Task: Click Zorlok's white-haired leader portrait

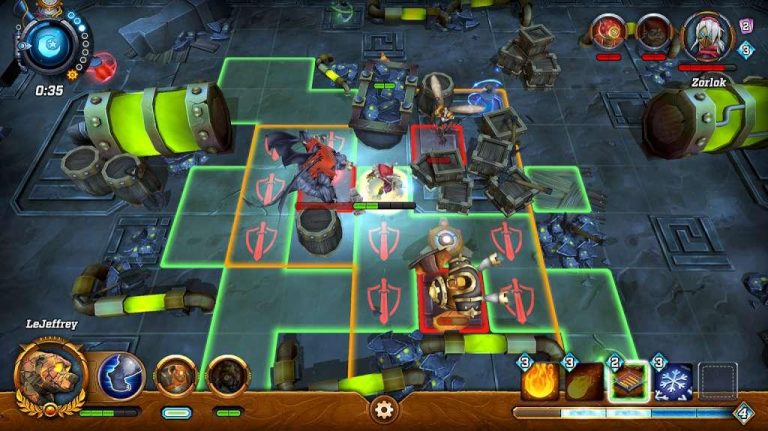Action: 709,36
